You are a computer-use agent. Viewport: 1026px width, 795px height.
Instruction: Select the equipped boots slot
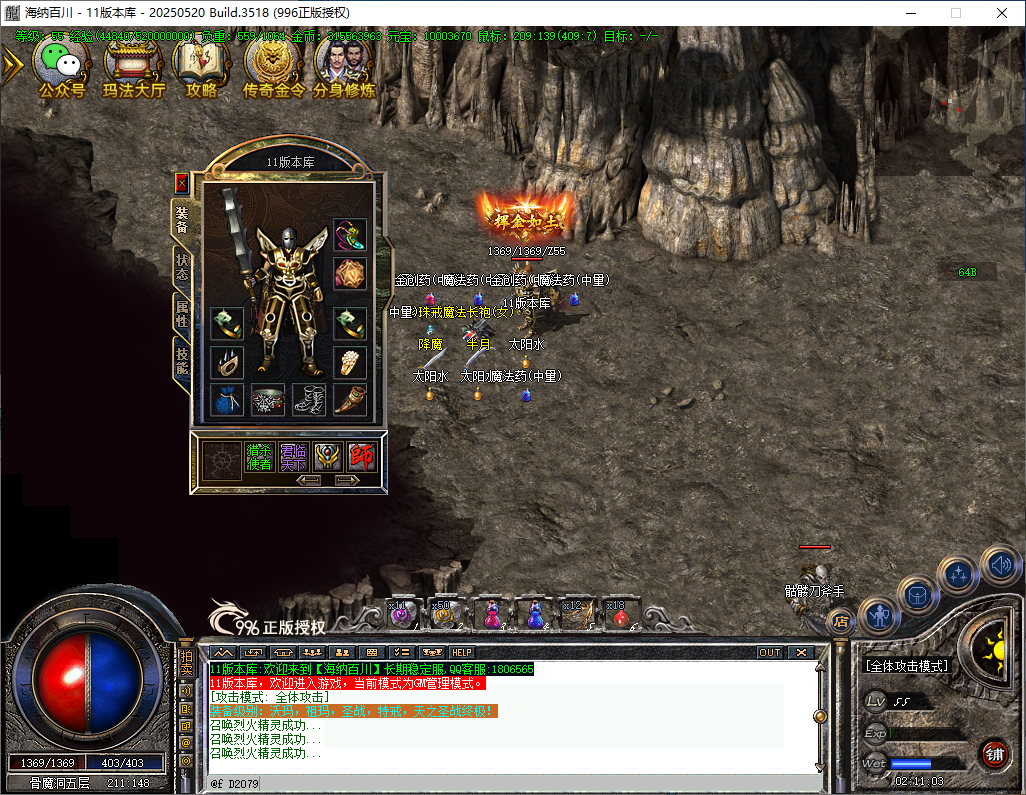309,400
